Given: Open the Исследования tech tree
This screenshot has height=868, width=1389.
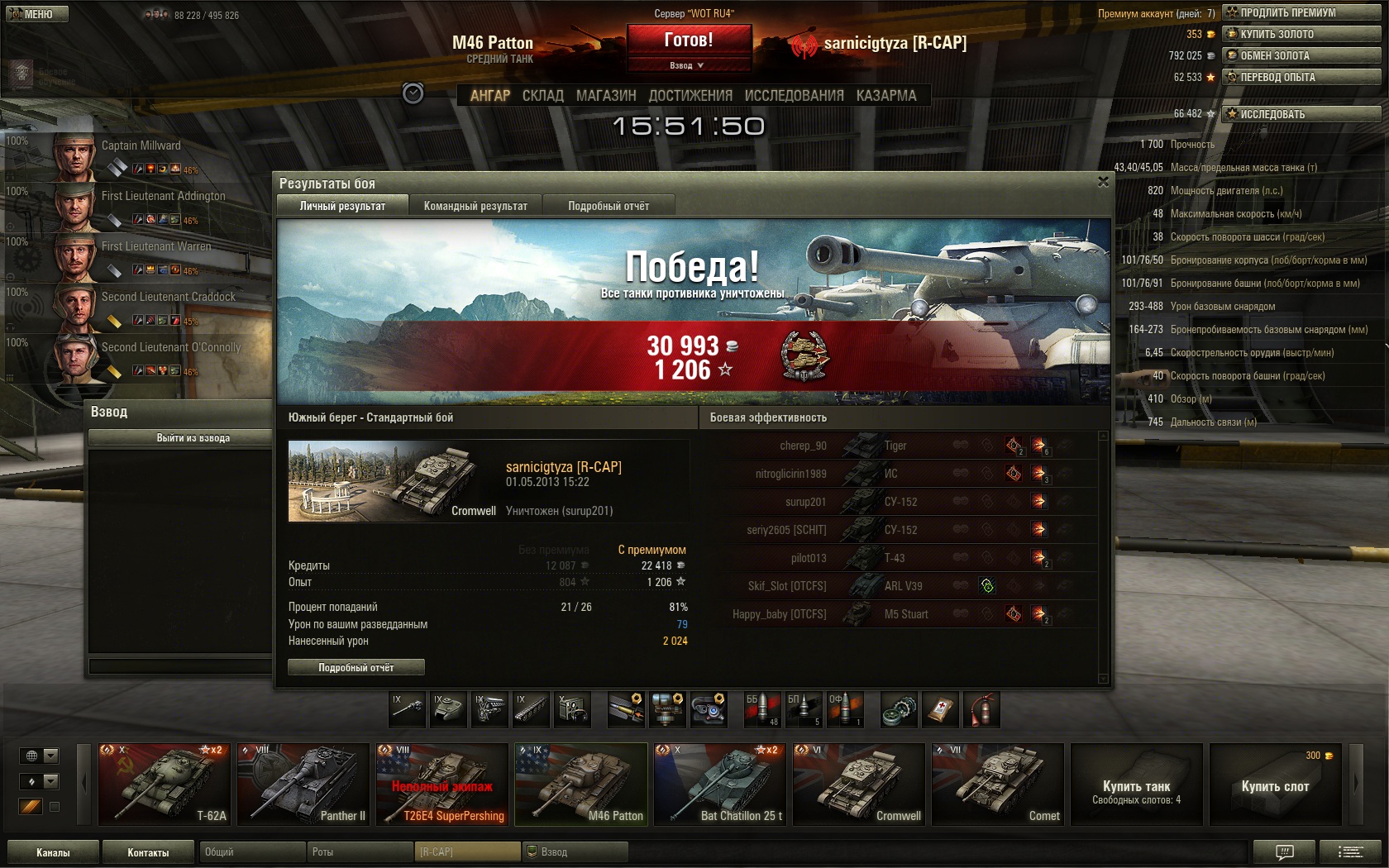Looking at the screenshot, I should coord(794,96).
